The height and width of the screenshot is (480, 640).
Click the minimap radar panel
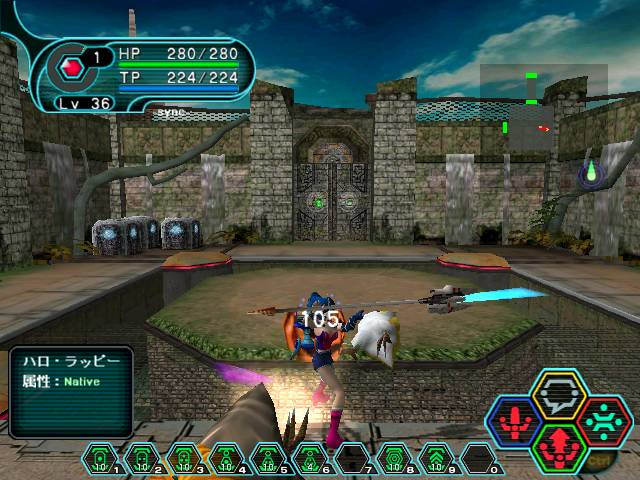tap(542, 108)
